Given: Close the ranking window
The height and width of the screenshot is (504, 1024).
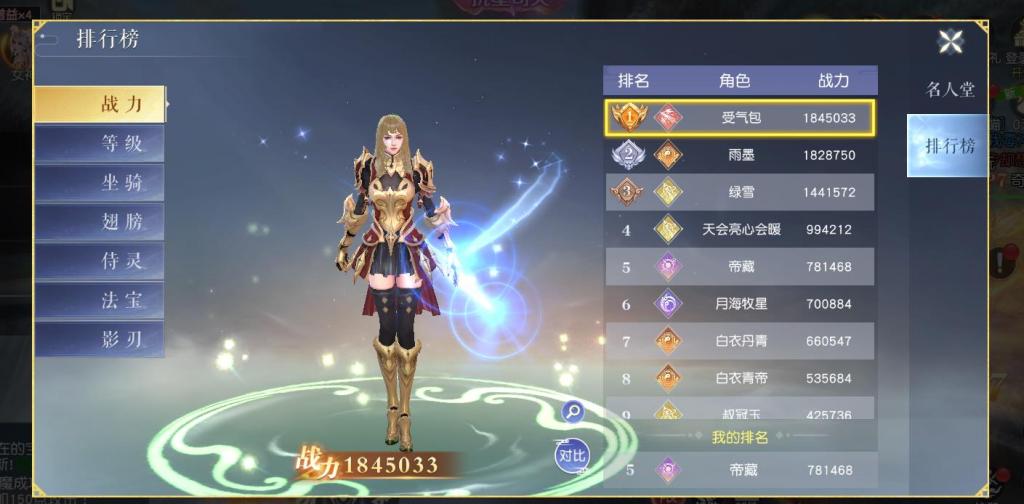Looking at the screenshot, I should click(x=950, y=41).
